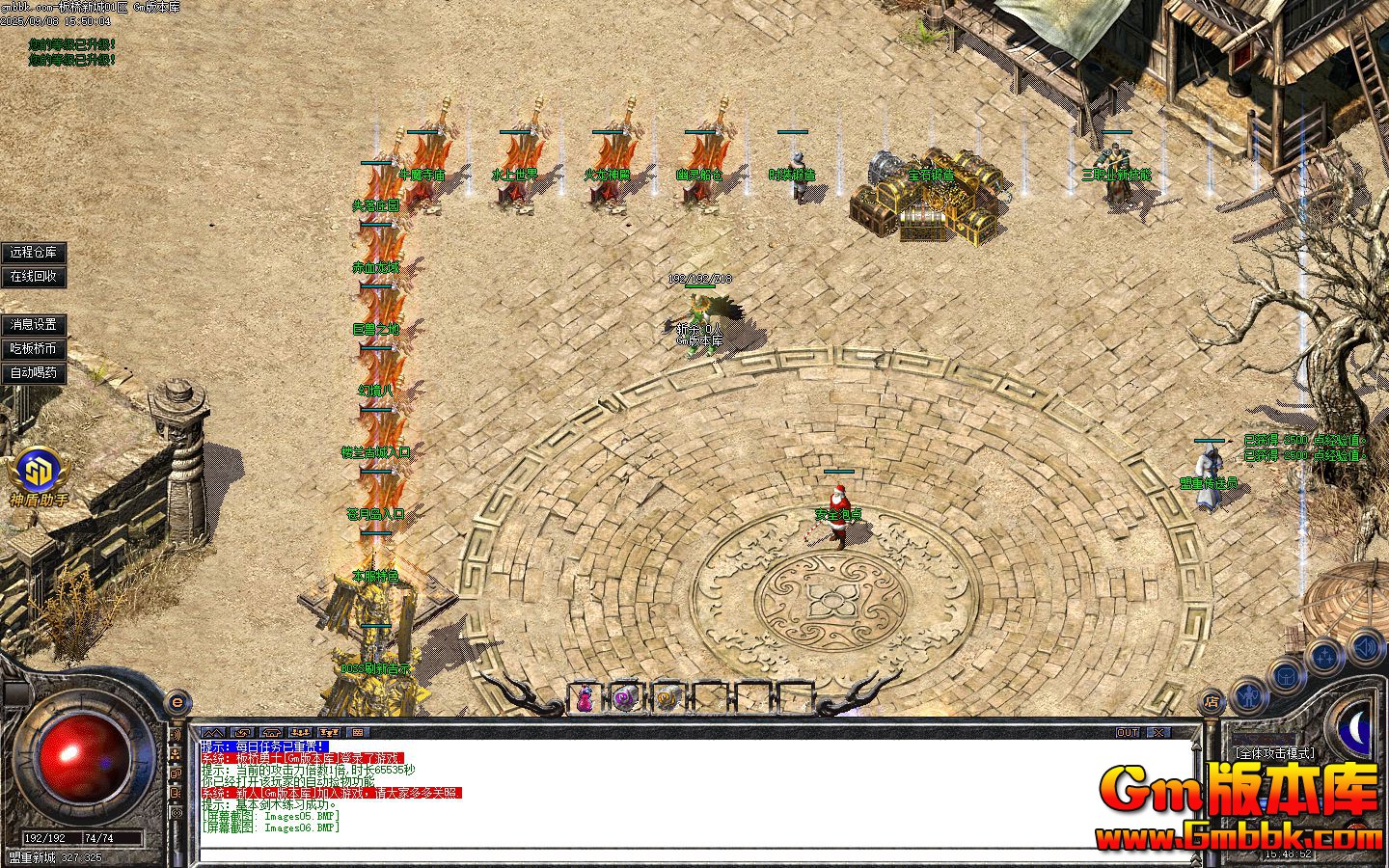Open the character equipment window icon

[1248, 696]
